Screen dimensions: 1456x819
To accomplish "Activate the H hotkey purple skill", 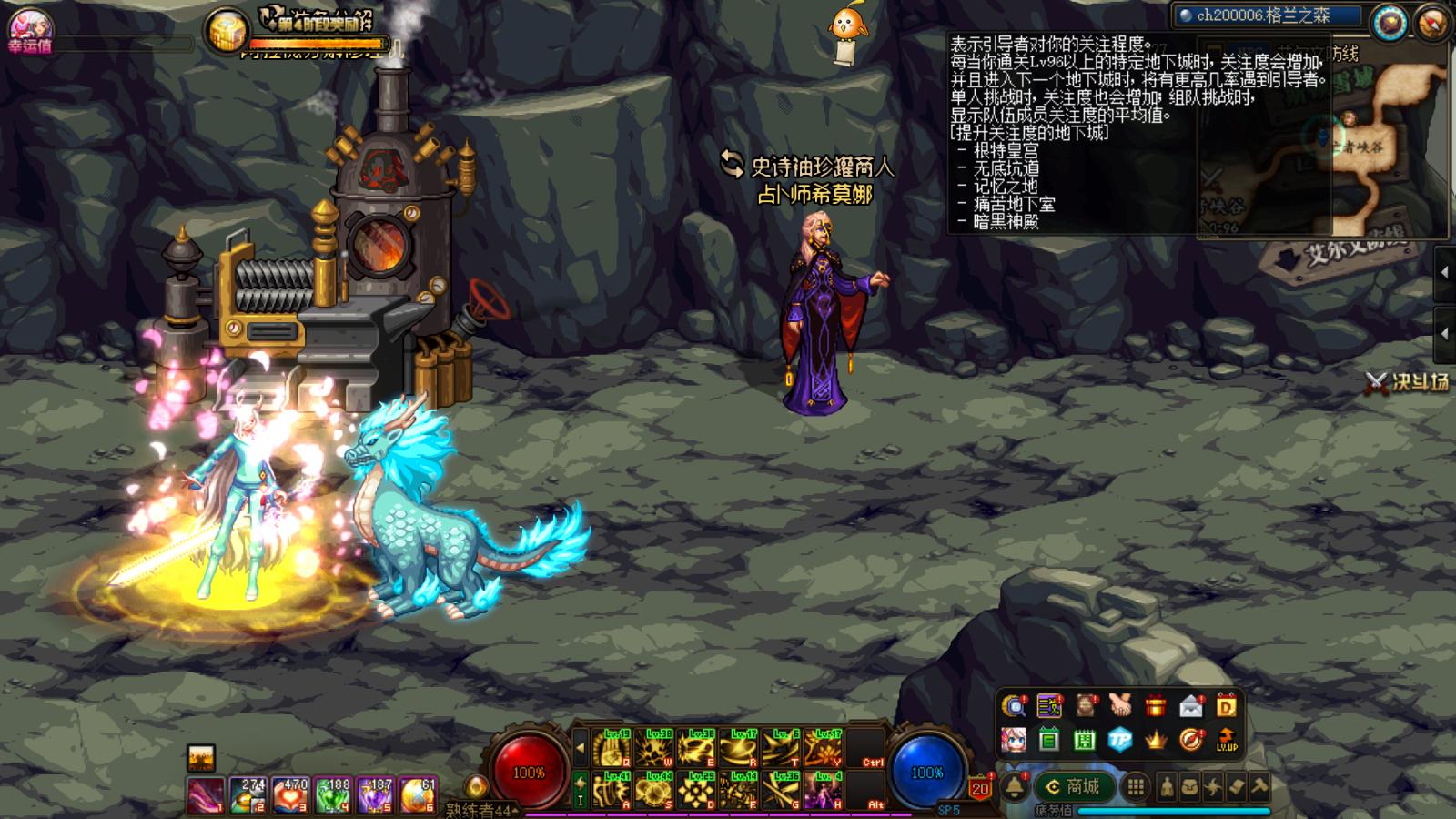I will coord(824,791).
